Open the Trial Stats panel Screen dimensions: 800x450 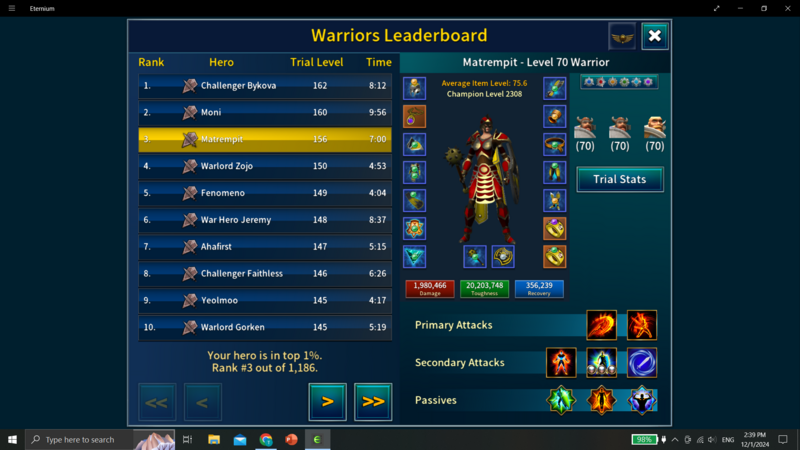(x=620, y=179)
